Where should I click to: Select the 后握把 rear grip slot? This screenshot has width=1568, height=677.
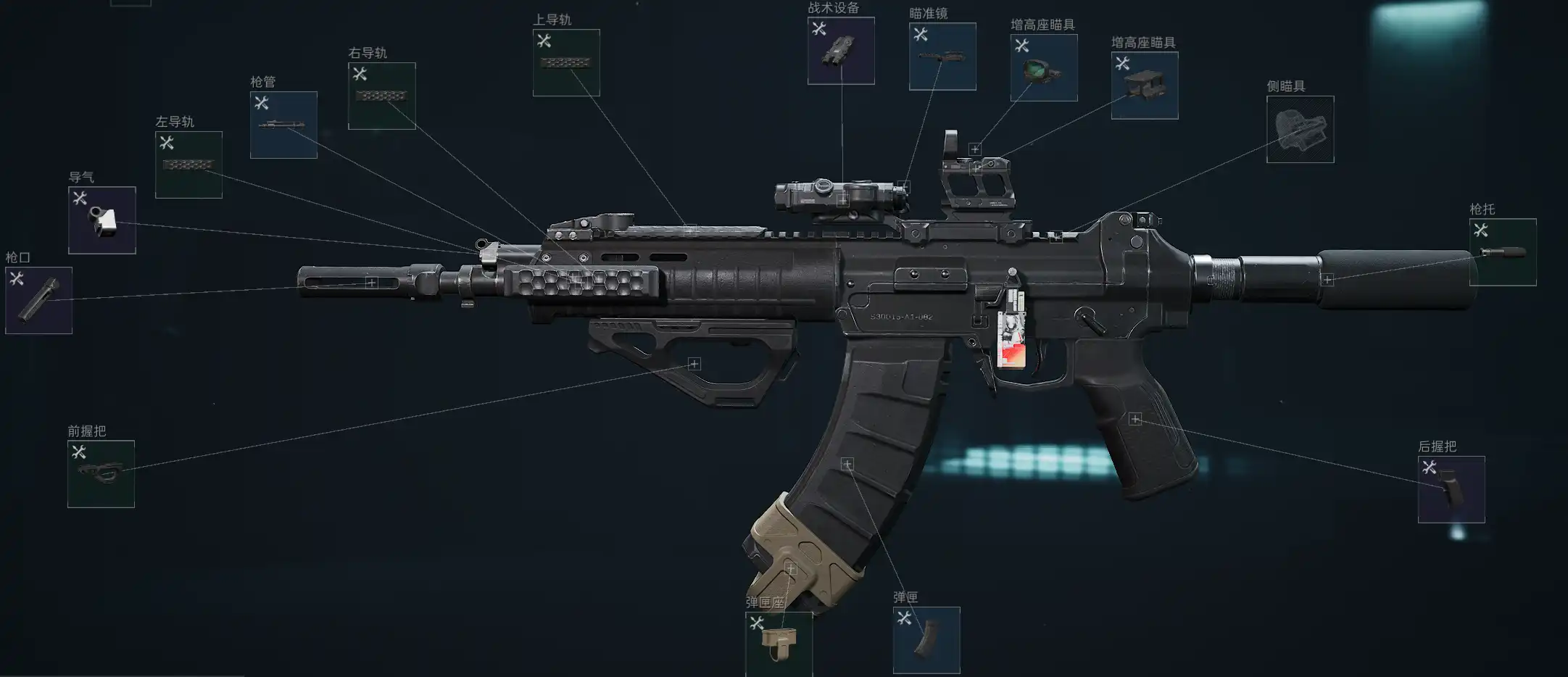click(x=1451, y=489)
